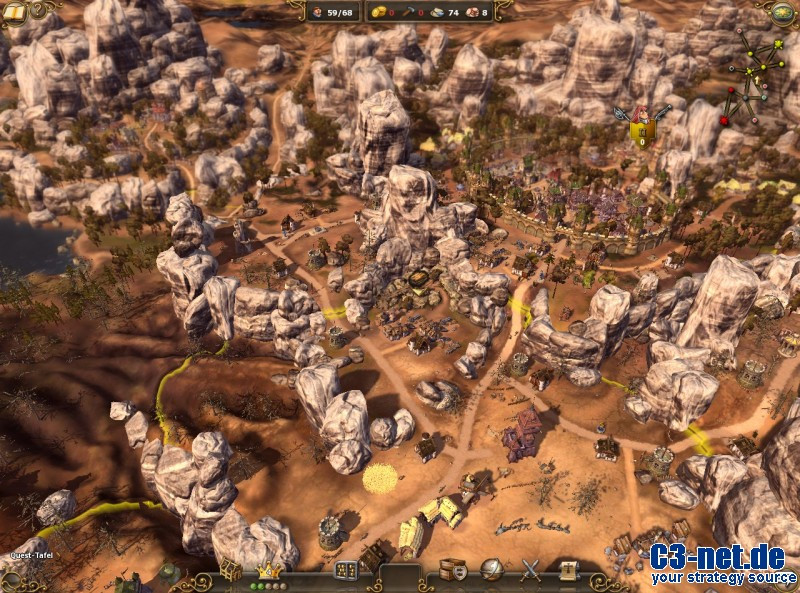
Task: Open the parchment scroll menu
Action: [569, 570]
